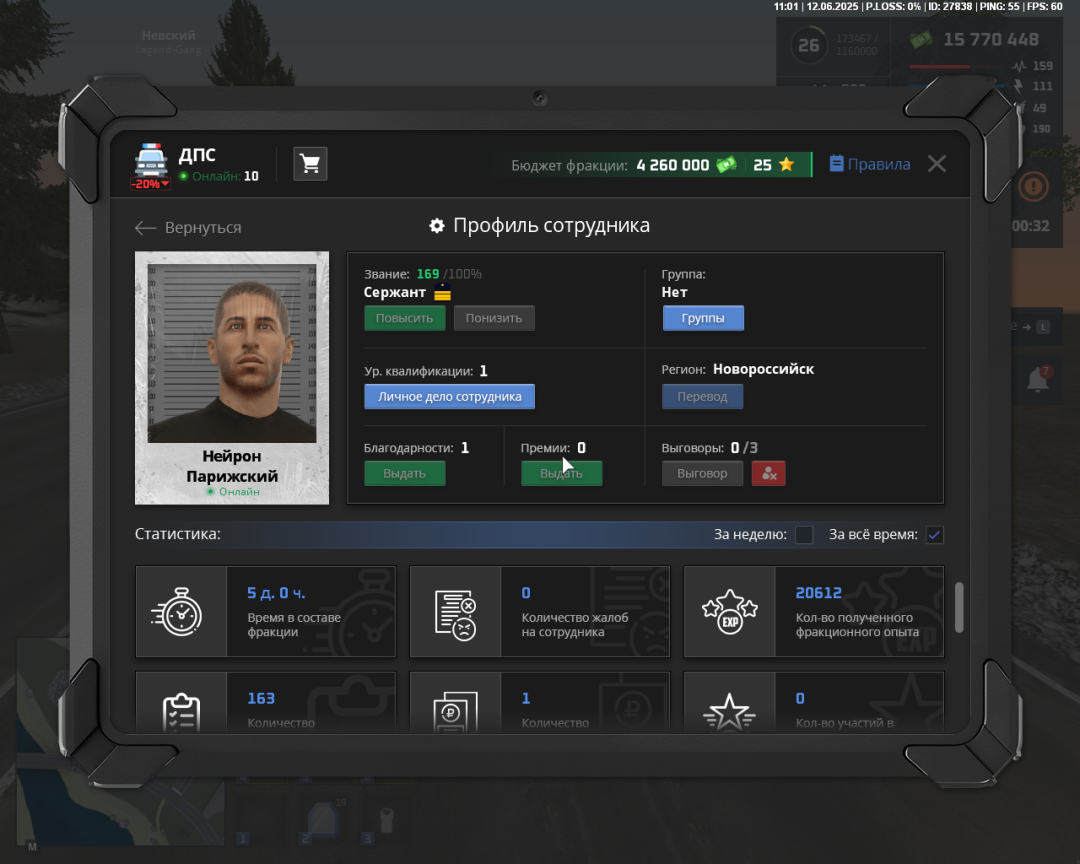Toggle the За всё время checkbox
Viewport: 1080px width, 864px height.
coord(934,535)
